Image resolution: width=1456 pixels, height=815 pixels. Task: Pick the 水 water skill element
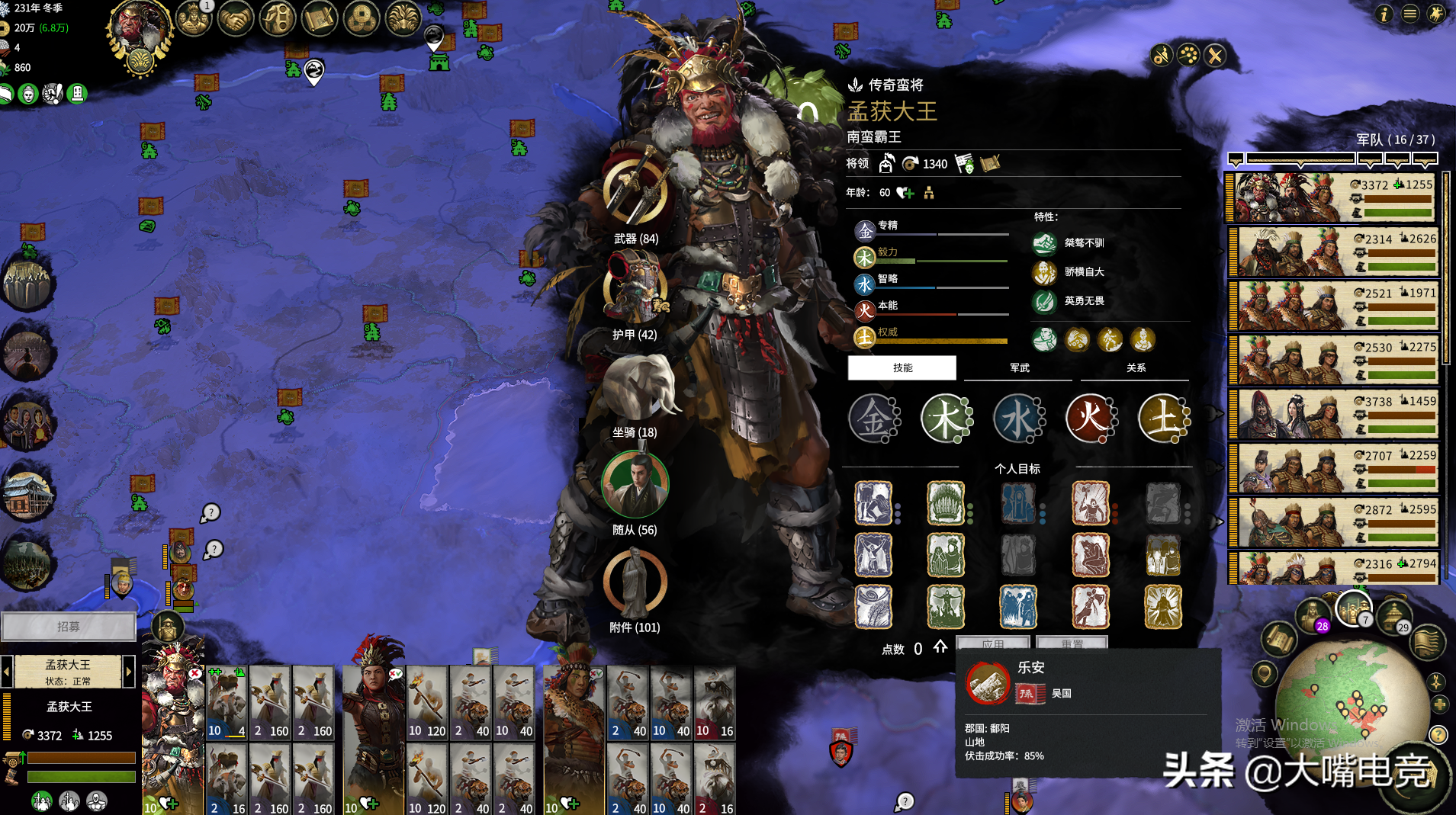1018,419
